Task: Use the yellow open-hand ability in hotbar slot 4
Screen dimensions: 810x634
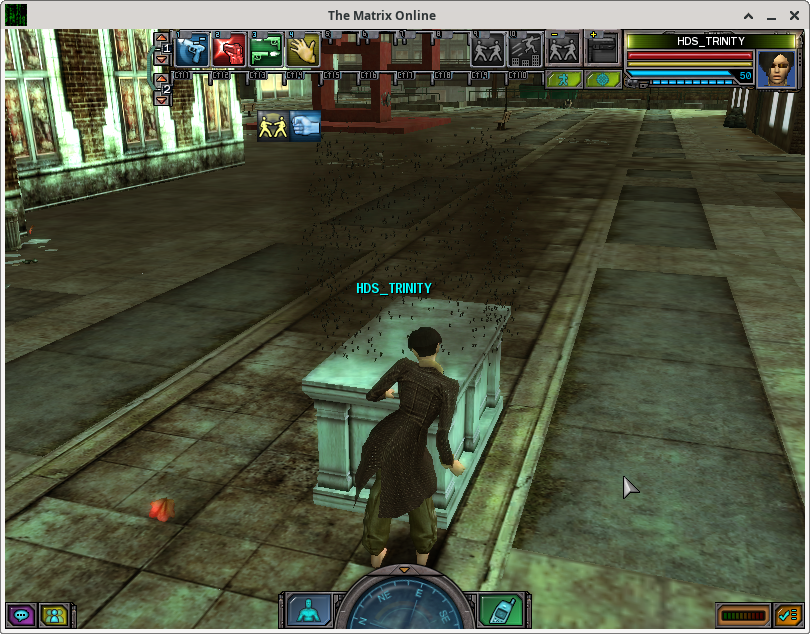Action: point(303,49)
